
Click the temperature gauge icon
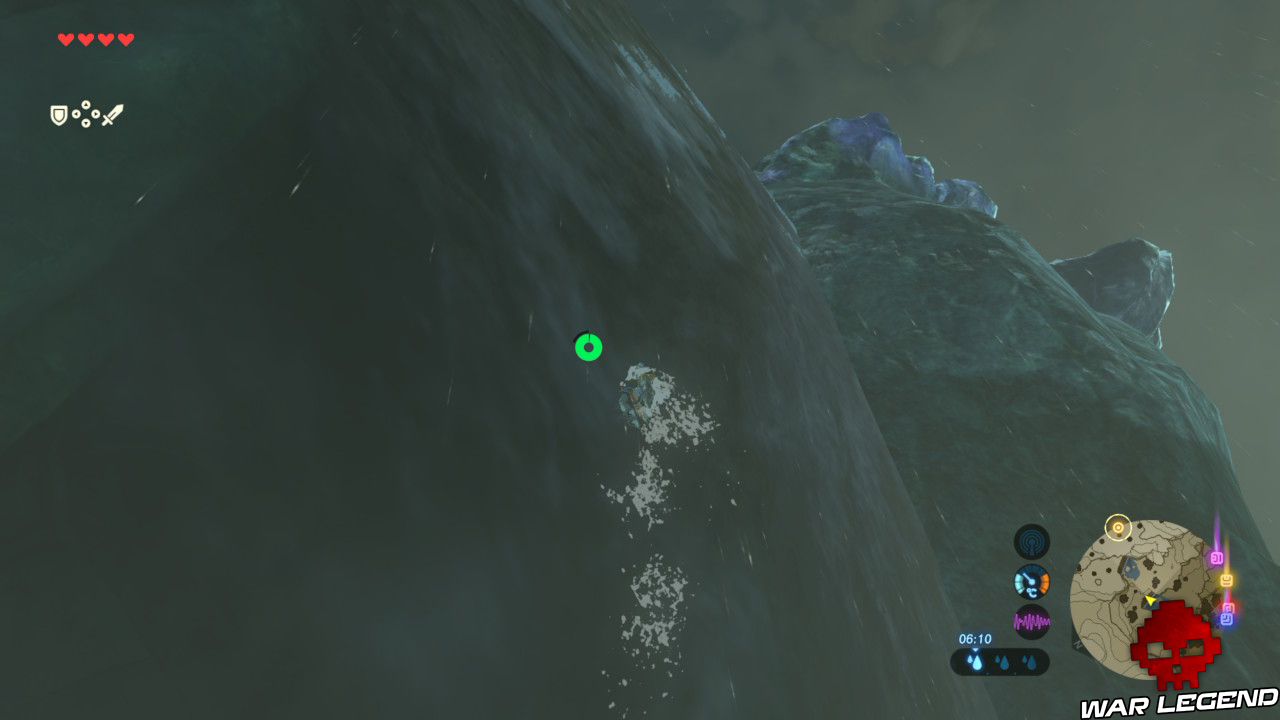coord(1033,579)
